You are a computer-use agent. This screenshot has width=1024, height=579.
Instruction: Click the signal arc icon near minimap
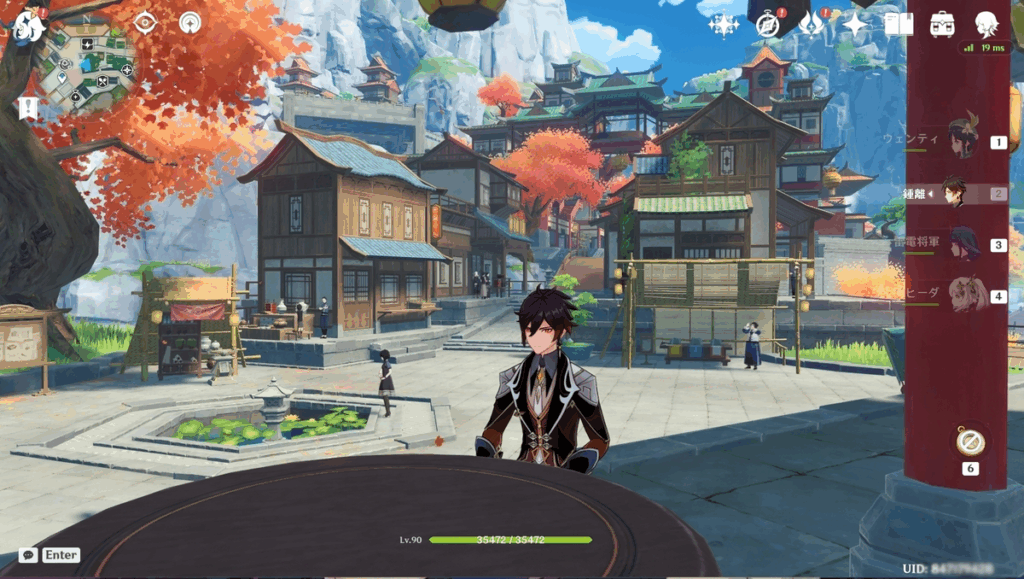(189, 22)
